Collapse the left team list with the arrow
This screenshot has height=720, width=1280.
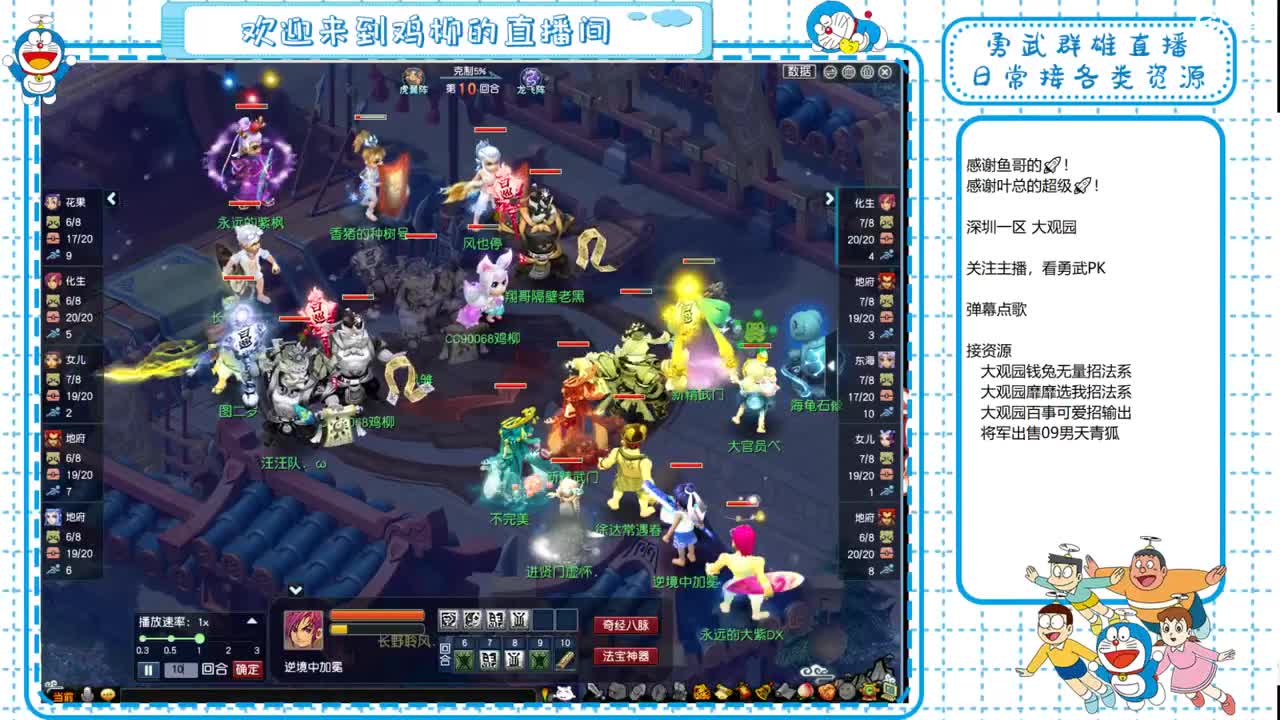pyautogui.click(x=110, y=198)
